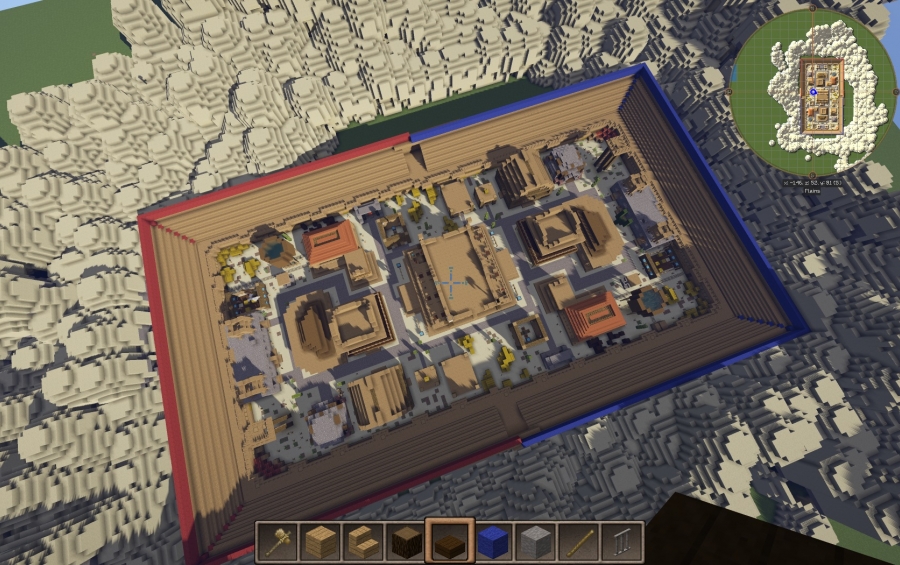Pick the wooden stick hotbar slot
900x565 pixels.
[578, 542]
